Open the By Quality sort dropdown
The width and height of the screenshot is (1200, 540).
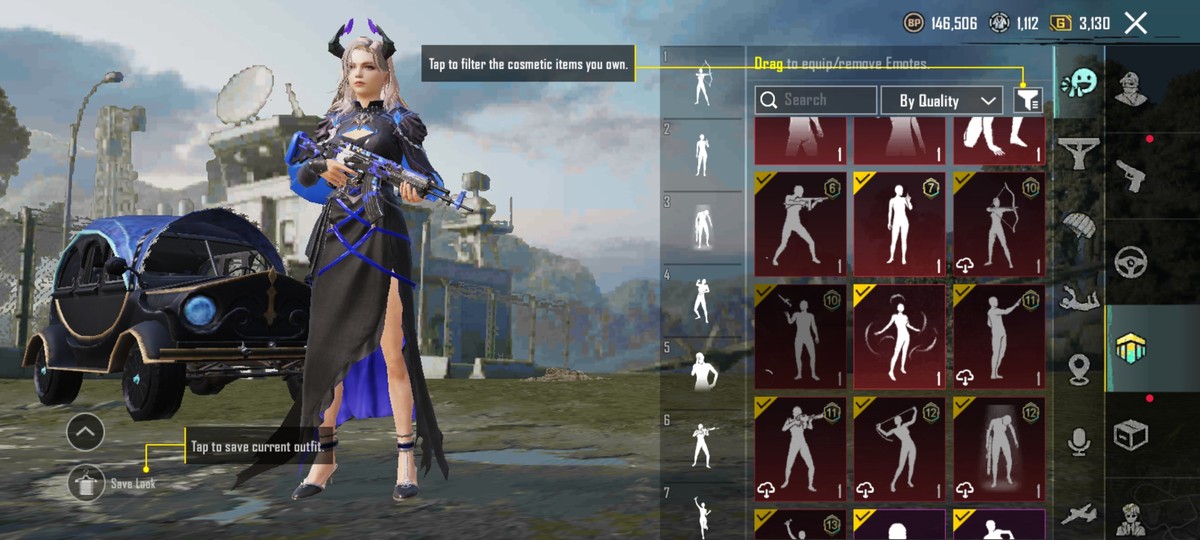tap(941, 100)
